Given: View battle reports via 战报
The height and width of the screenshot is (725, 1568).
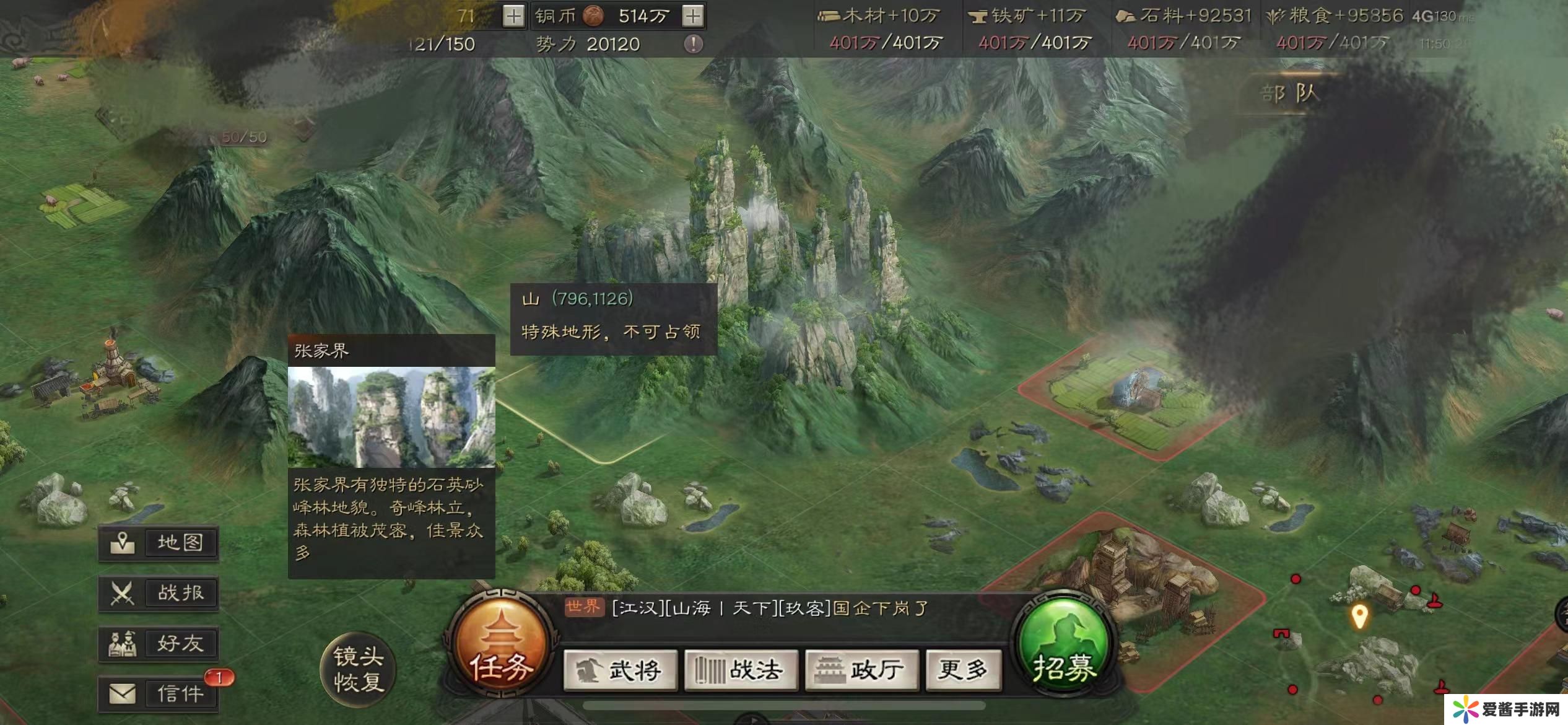Looking at the screenshot, I should (x=159, y=593).
